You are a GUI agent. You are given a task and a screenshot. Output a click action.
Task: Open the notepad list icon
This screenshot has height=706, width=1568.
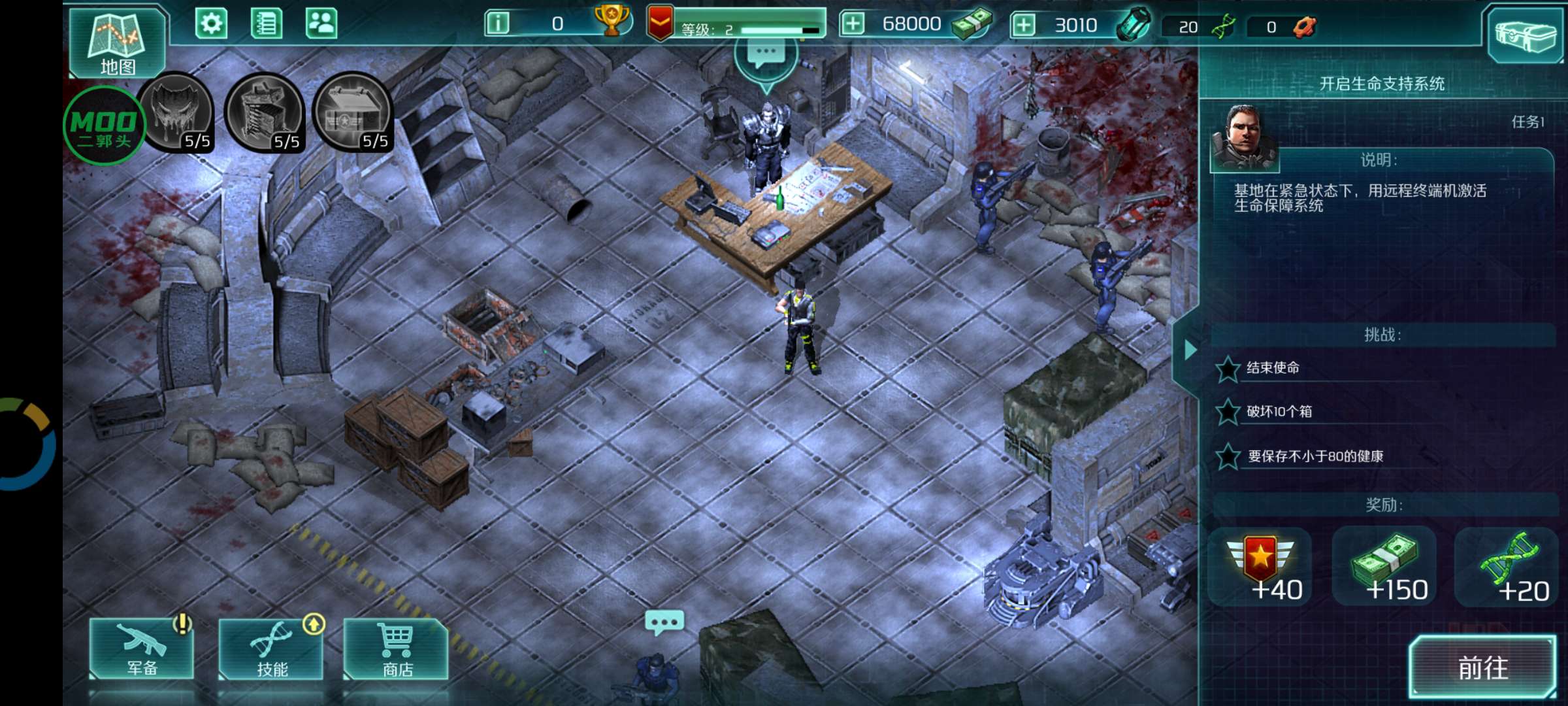pyautogui.click(x=267, y=24)
